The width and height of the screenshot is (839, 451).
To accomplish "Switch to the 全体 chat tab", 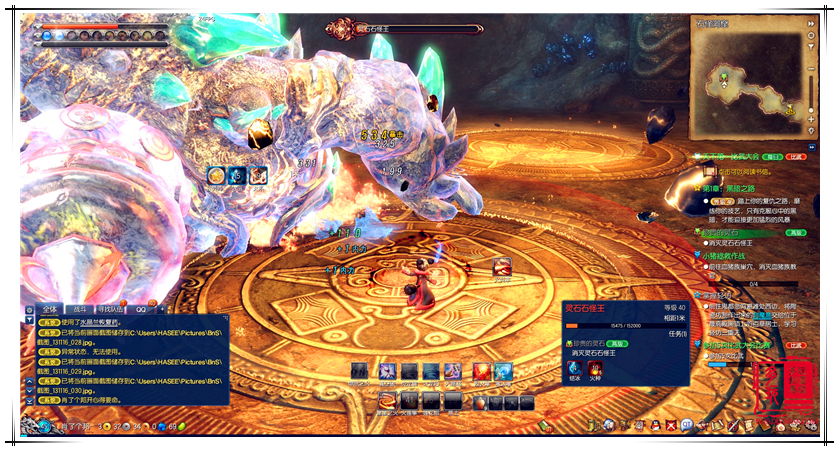I will pyautogui.click(x=51, y=309).
